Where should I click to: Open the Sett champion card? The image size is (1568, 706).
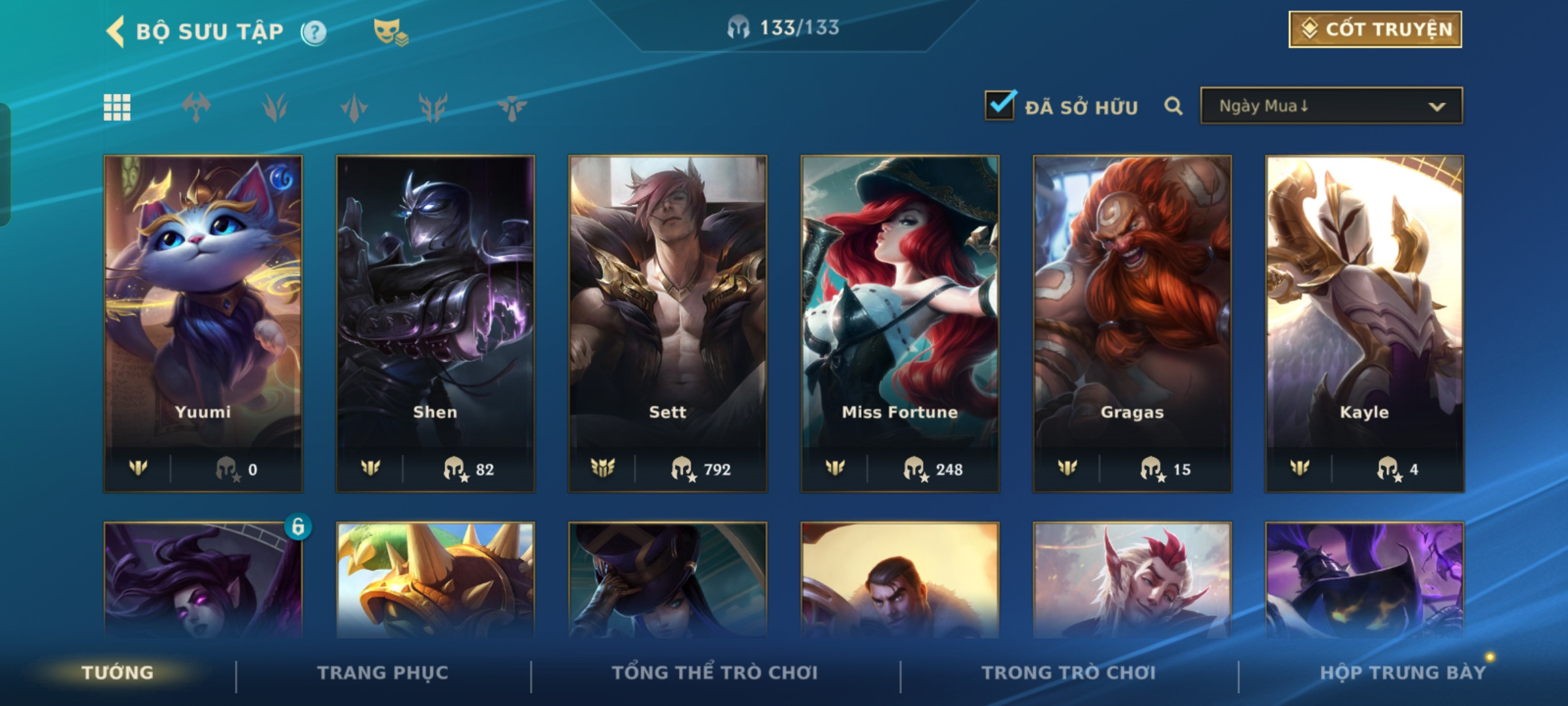point(668,323)
